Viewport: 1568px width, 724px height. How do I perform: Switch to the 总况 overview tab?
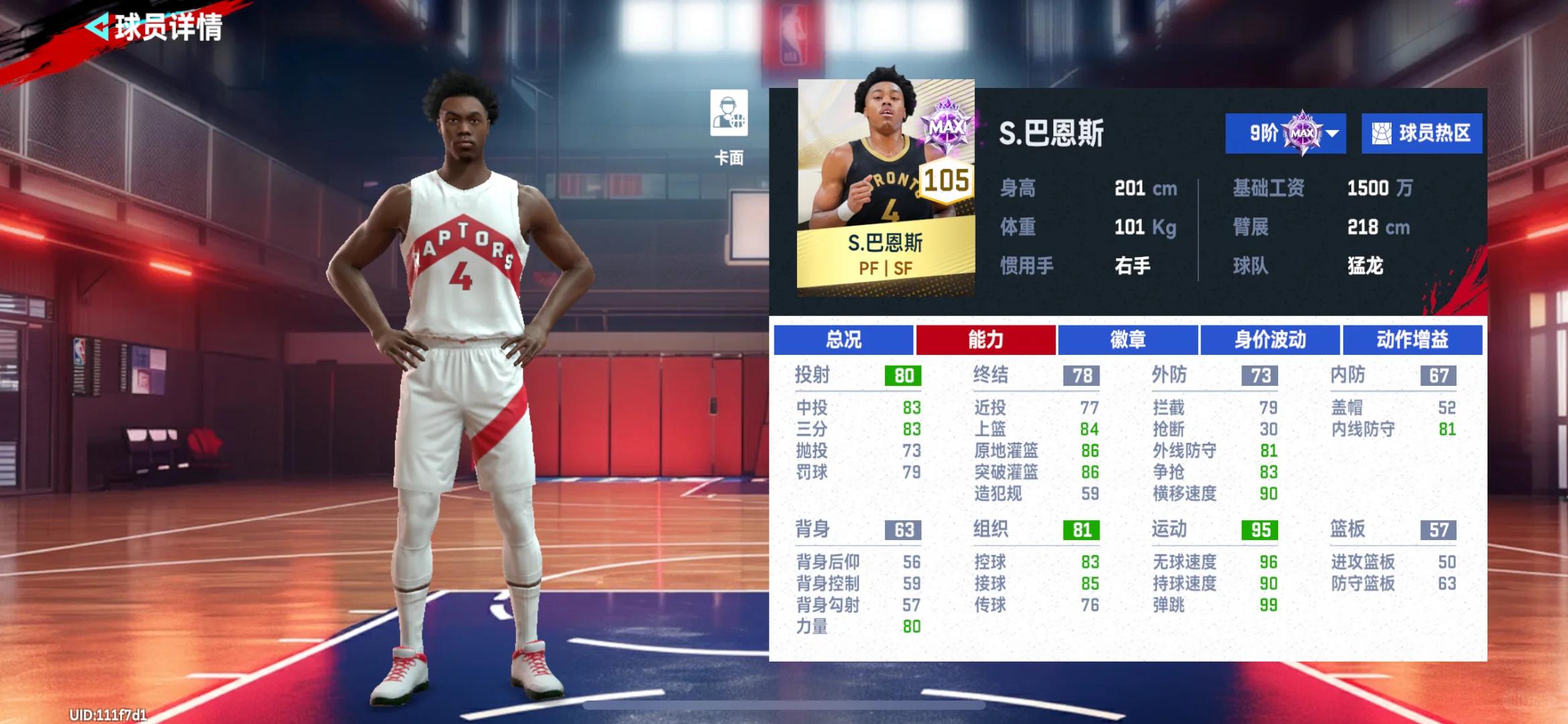tap(843, 340)
